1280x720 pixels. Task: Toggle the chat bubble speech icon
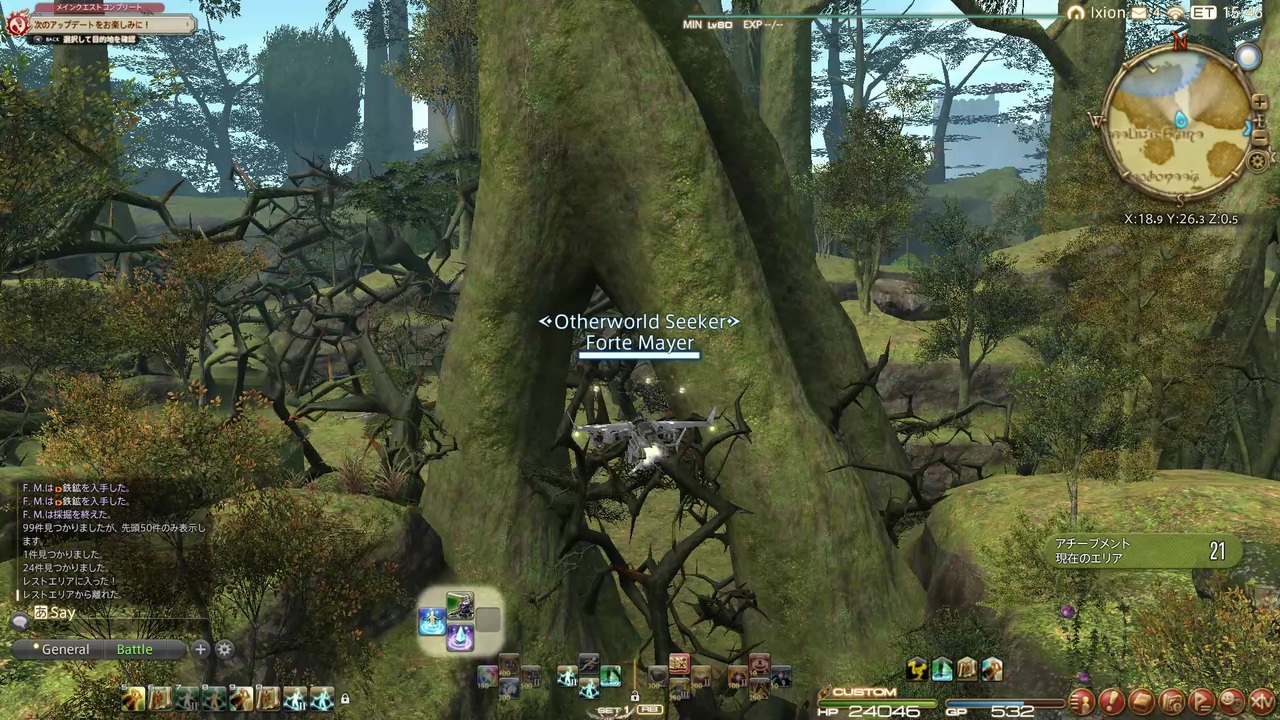click(22, 620)
